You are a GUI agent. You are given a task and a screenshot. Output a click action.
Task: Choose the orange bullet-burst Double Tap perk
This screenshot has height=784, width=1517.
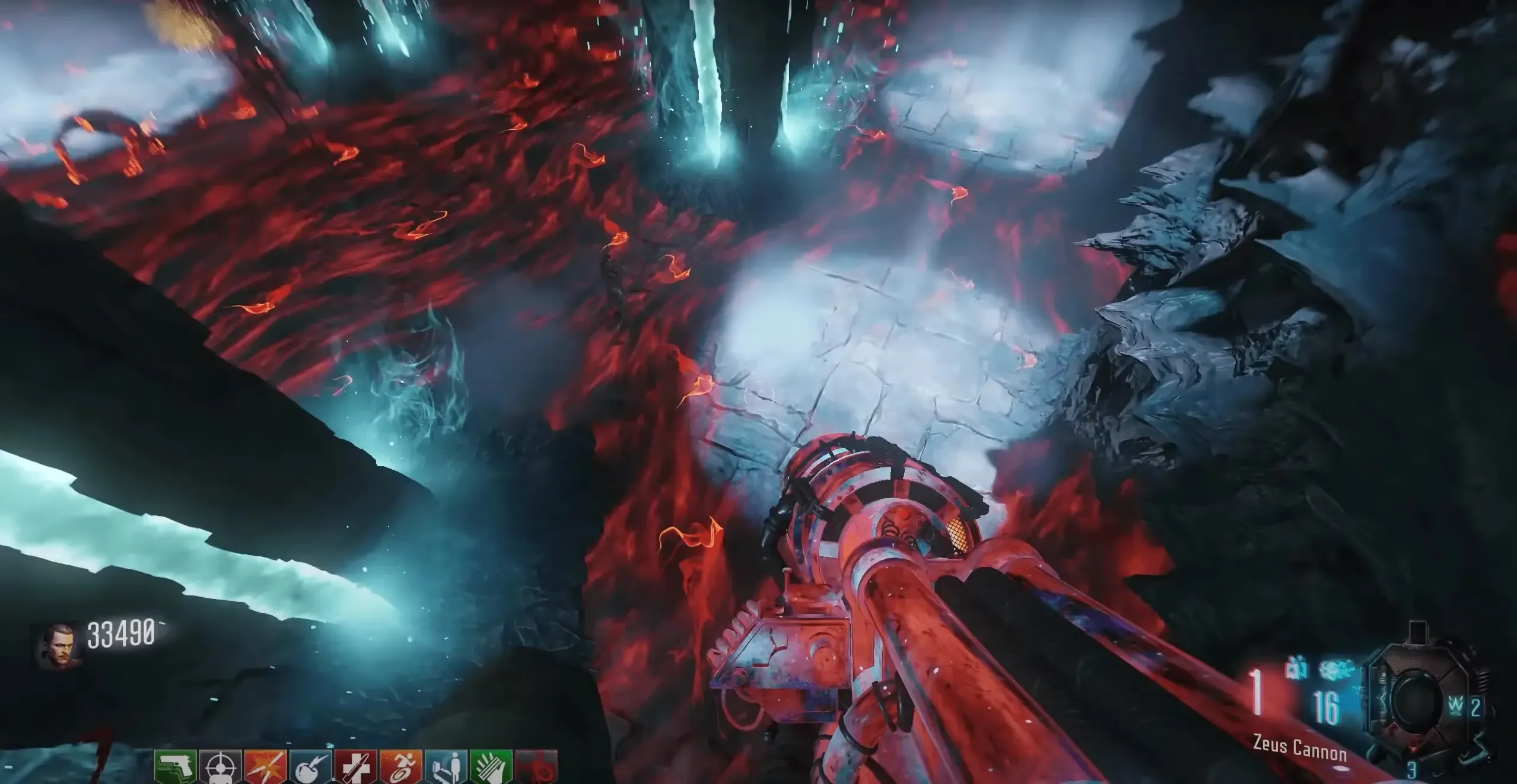pyautogui.click(x=266, y=767)
